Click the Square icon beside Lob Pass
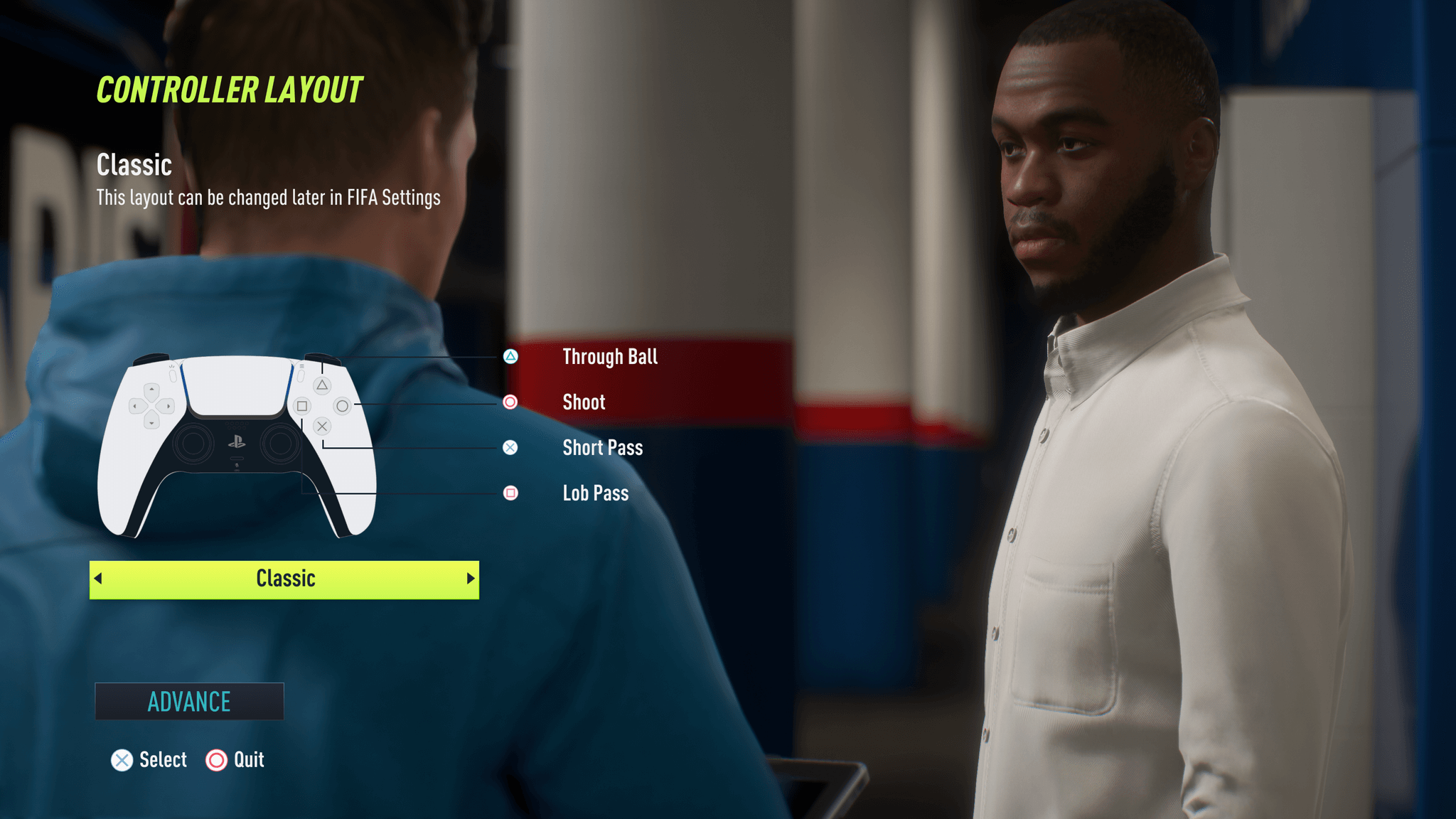Viewport: 1456px width, 819px height. pyautogui.click(x=510, y=493)
